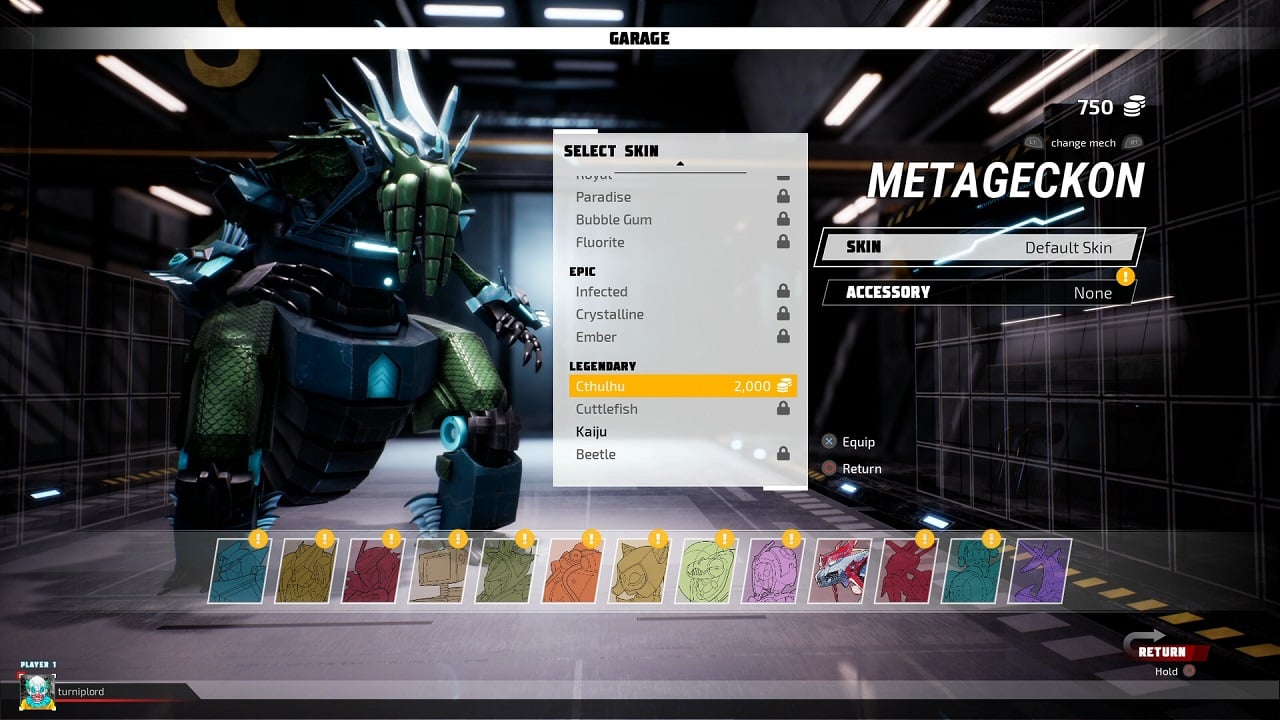The image size is (1280, 720).
Task: Select the Bubble Gum skin
Action: coord(682,219)
